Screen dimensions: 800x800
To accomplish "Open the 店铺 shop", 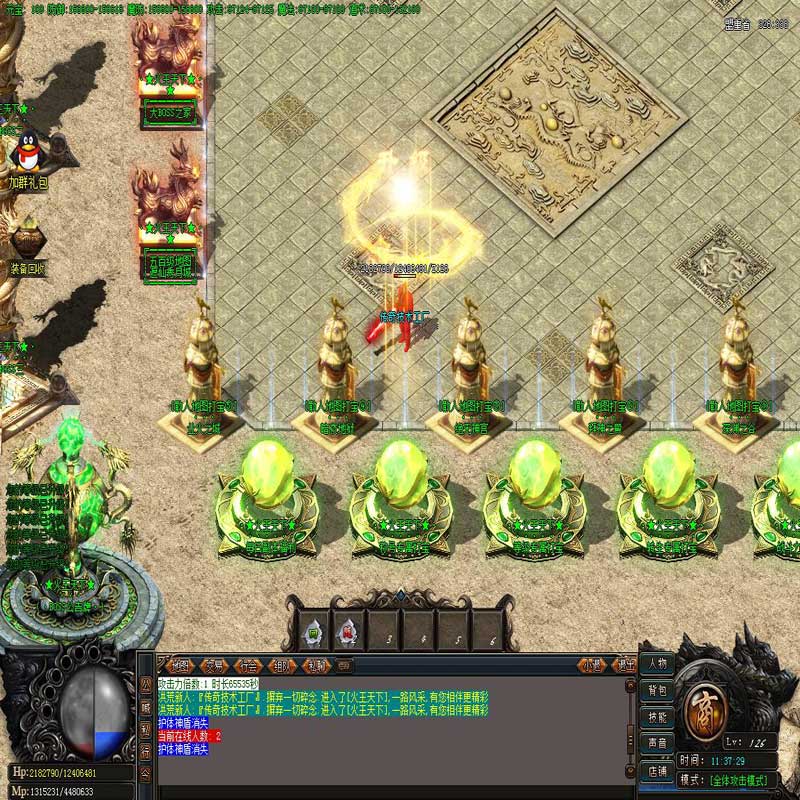I will coord(657,770).
